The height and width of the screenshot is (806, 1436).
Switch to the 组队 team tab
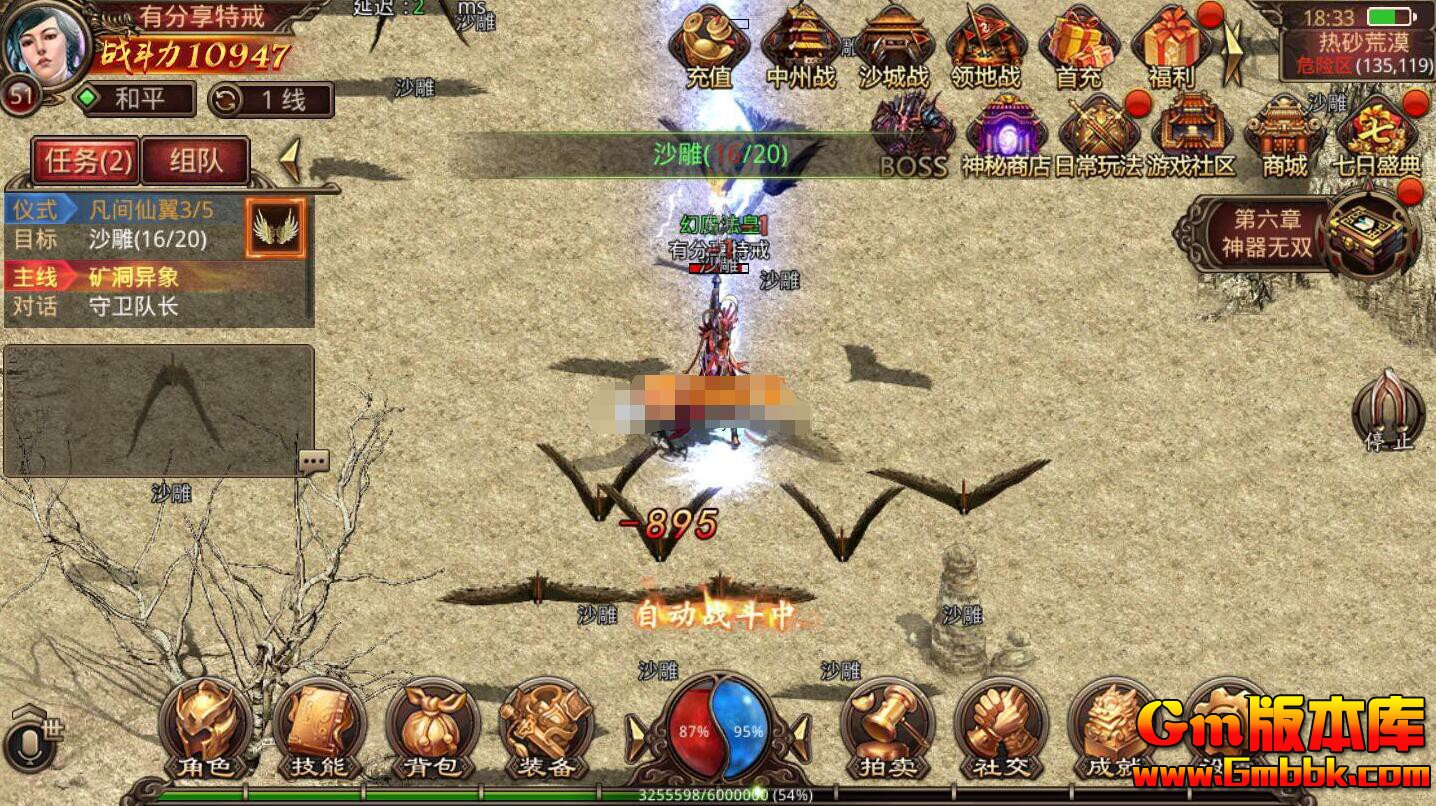click(x=195, y=161)
